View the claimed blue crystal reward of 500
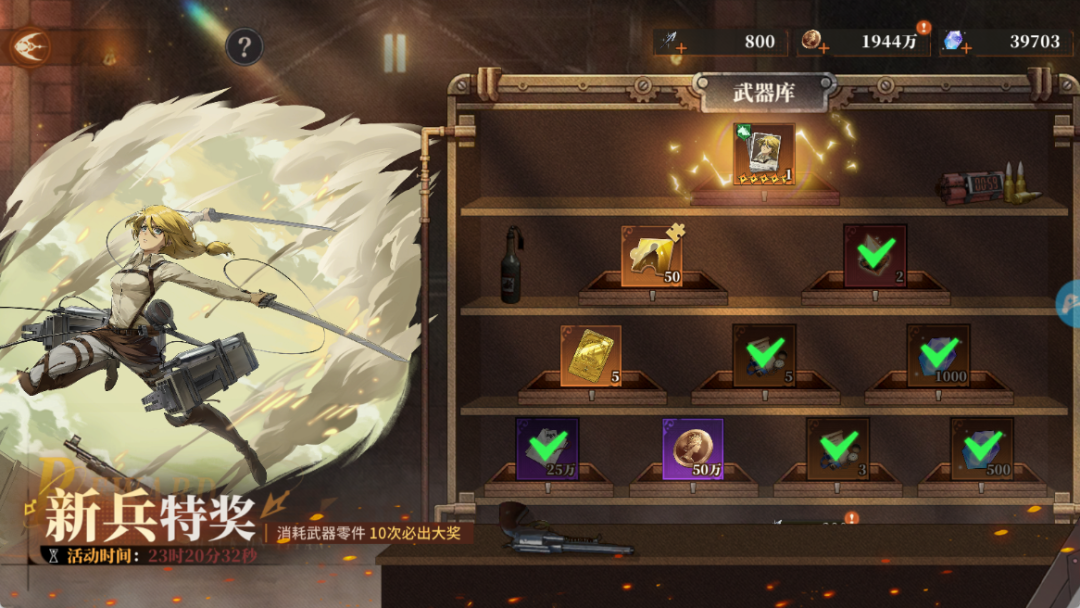The width and height of the screenshot is (1080, 608). [981, 448]
